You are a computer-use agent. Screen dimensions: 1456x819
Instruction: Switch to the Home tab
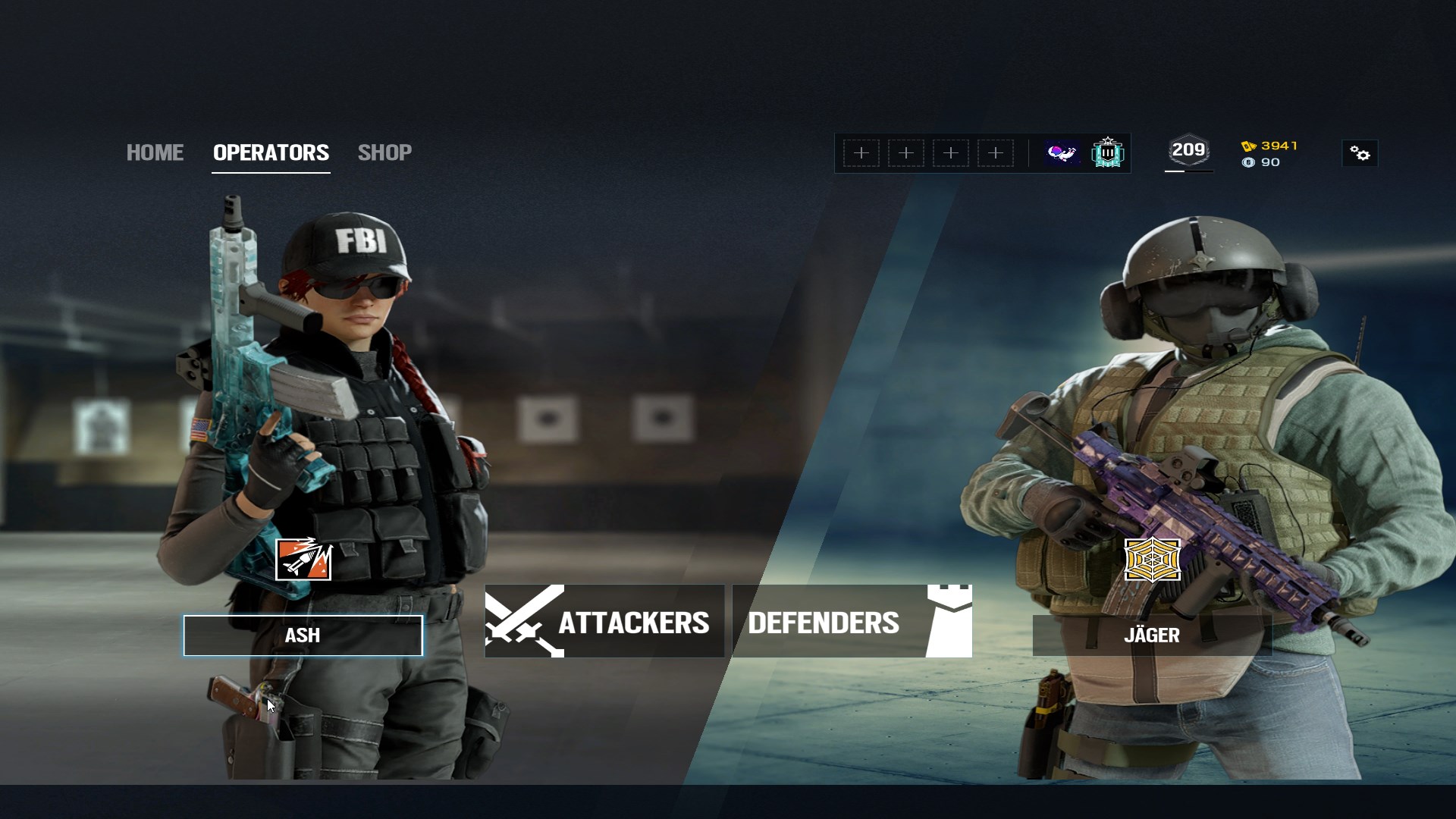[x=155, y=152]
